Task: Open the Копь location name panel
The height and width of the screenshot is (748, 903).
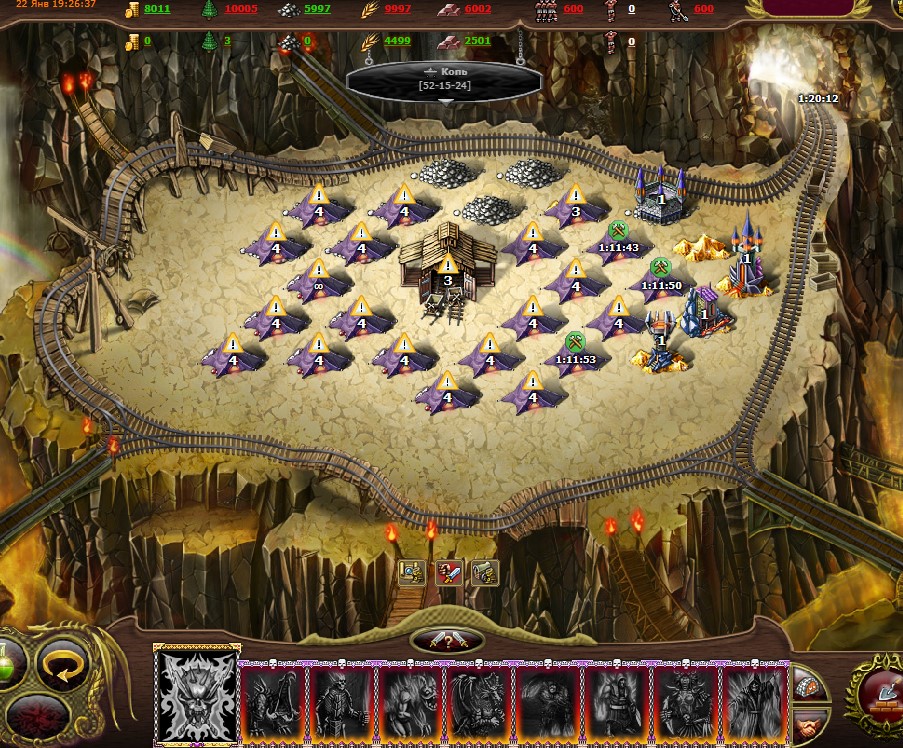Action: (x=445, y=79)
